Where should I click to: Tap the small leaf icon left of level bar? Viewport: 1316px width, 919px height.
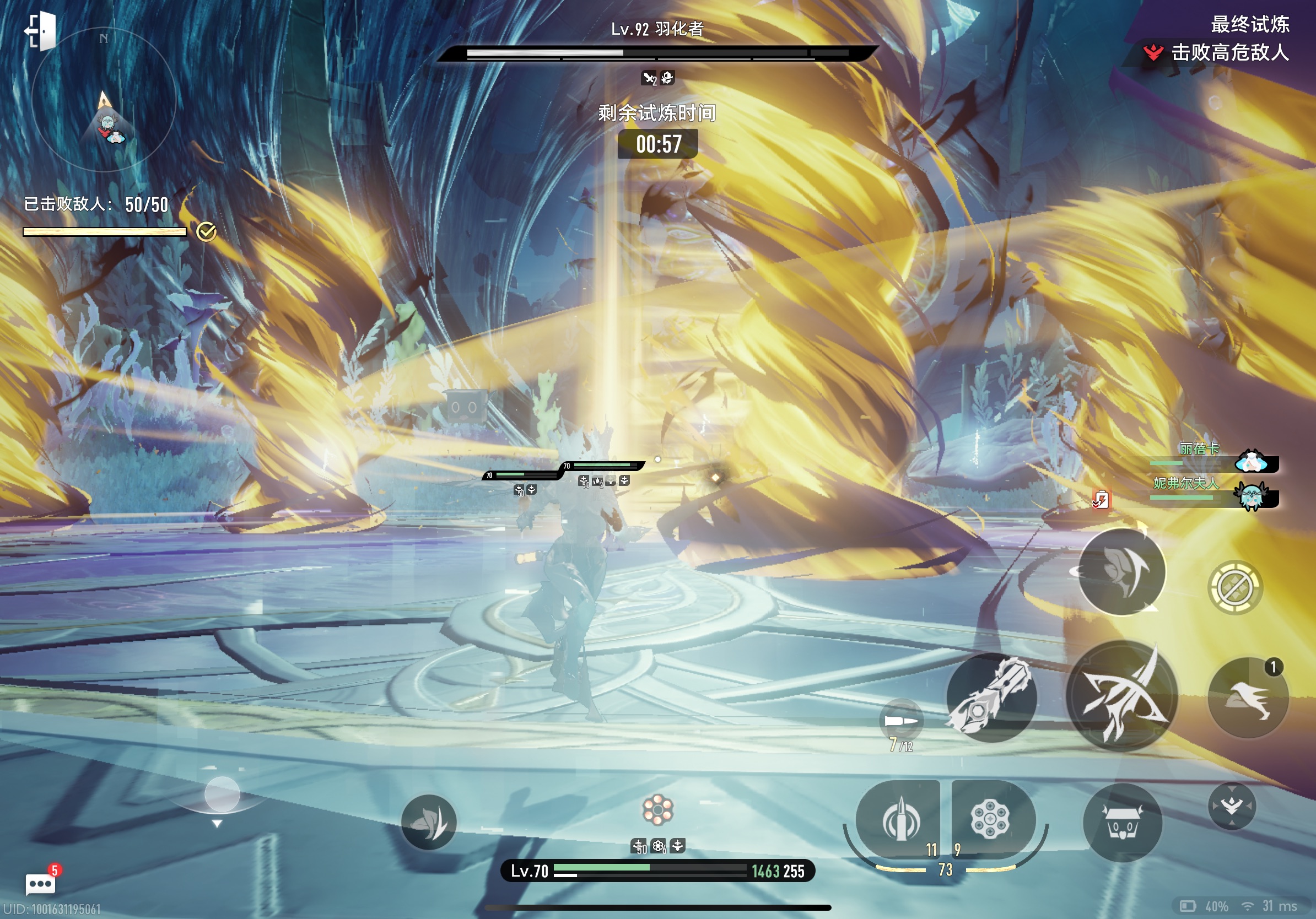point(428,823)
